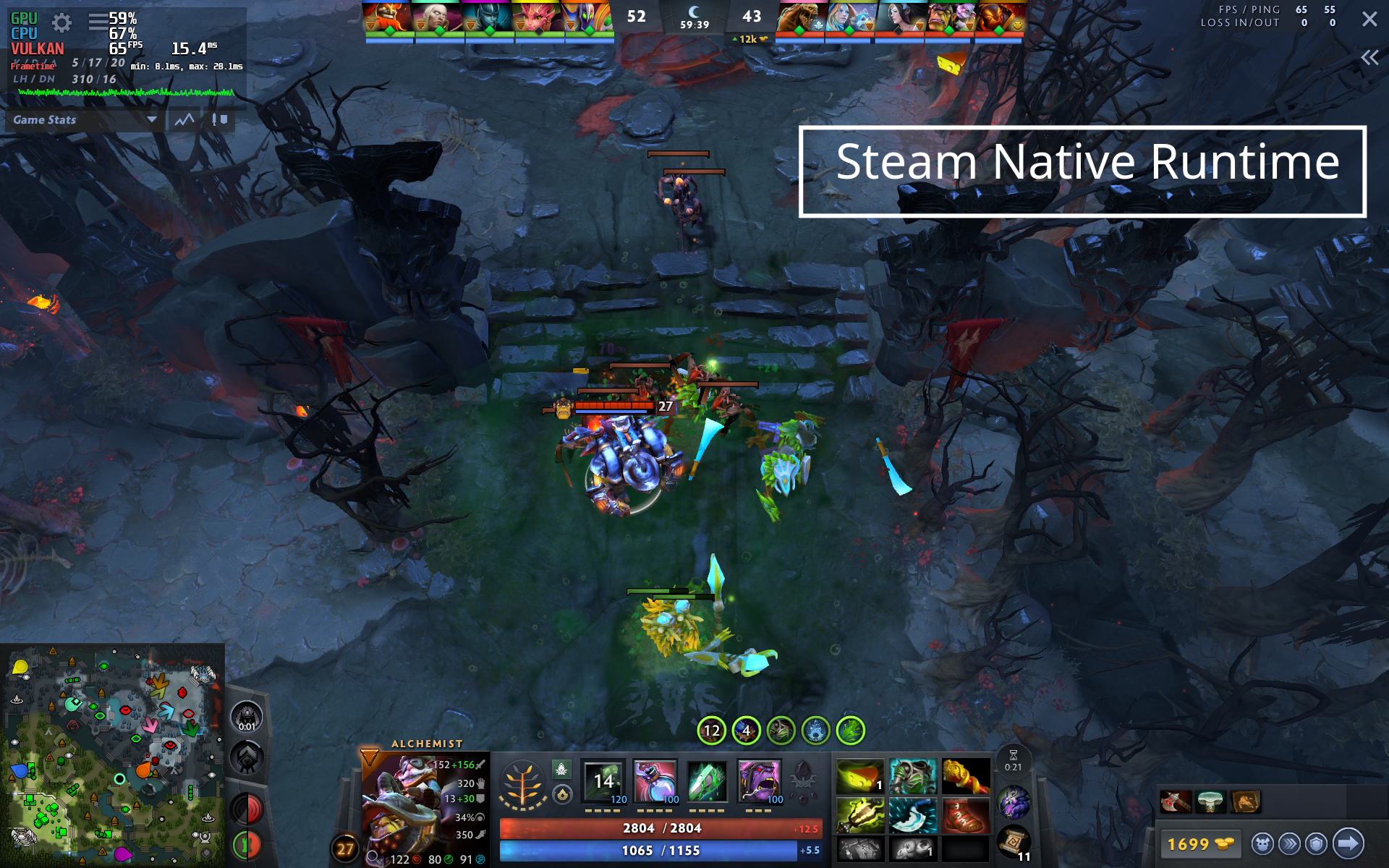Close the overlay with the X button
This screenshot has width=1389, height=868.
1369,19
